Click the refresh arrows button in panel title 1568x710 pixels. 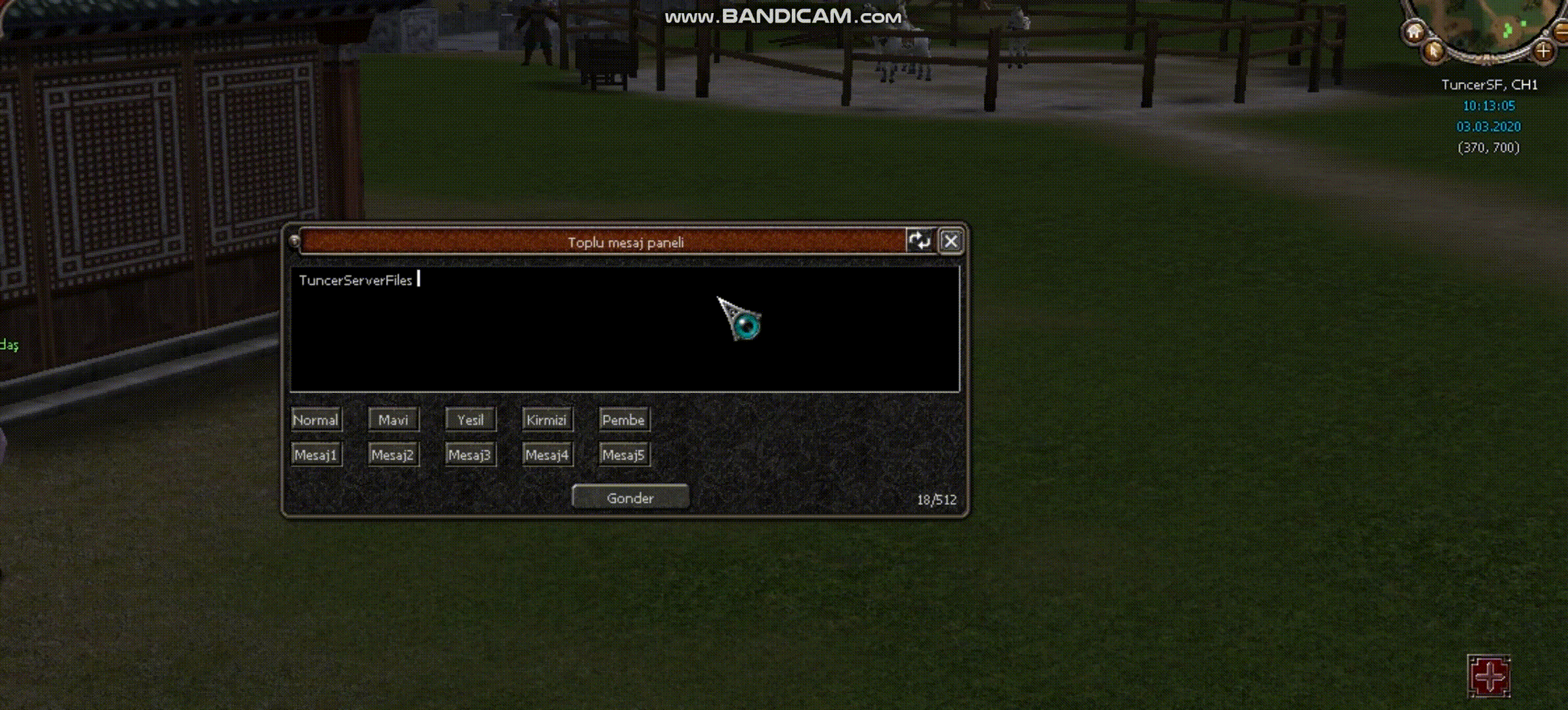(x=919, y=241)
